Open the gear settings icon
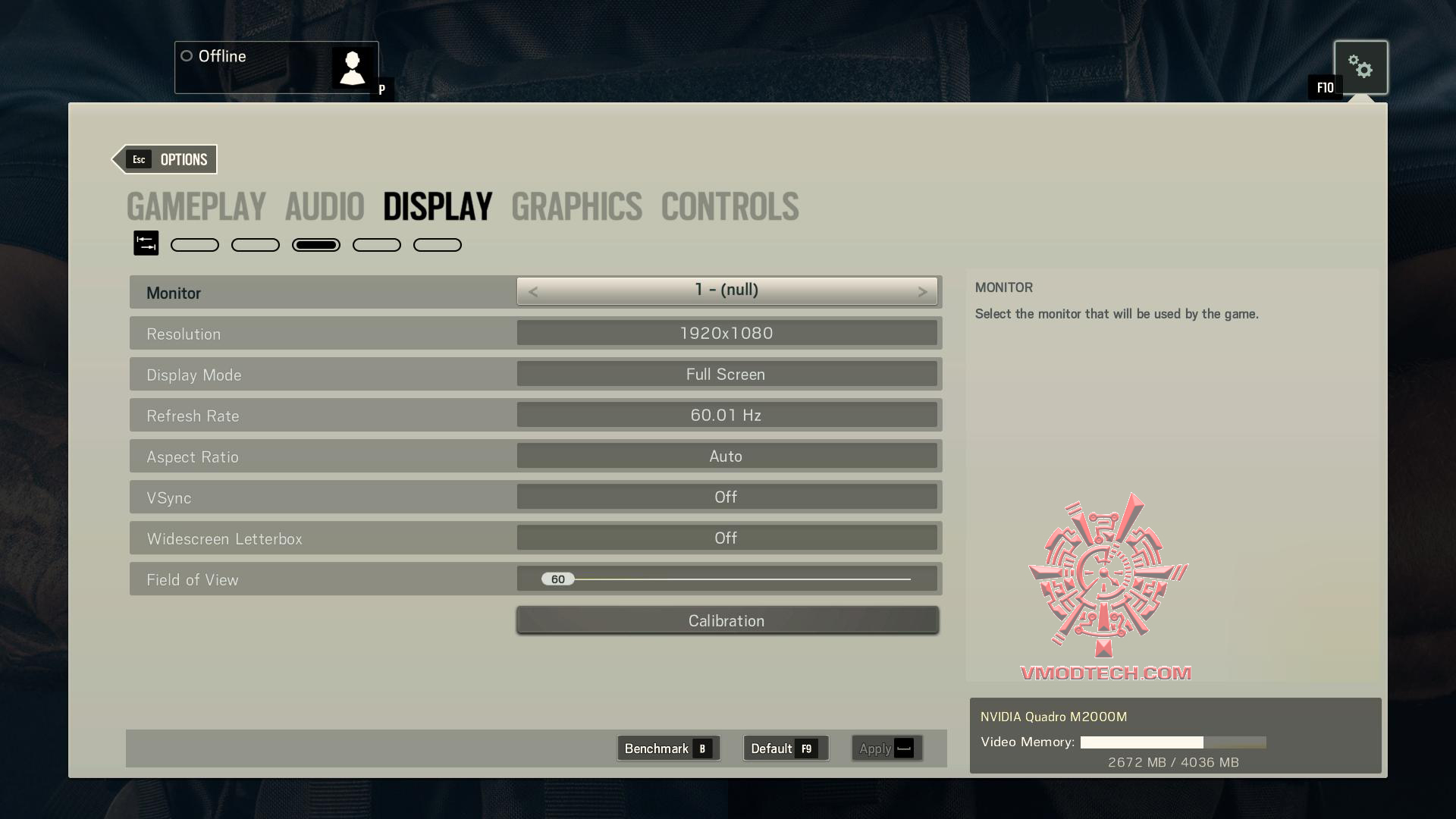The height and width of the screenshot is (819, 1456). 1360,67
